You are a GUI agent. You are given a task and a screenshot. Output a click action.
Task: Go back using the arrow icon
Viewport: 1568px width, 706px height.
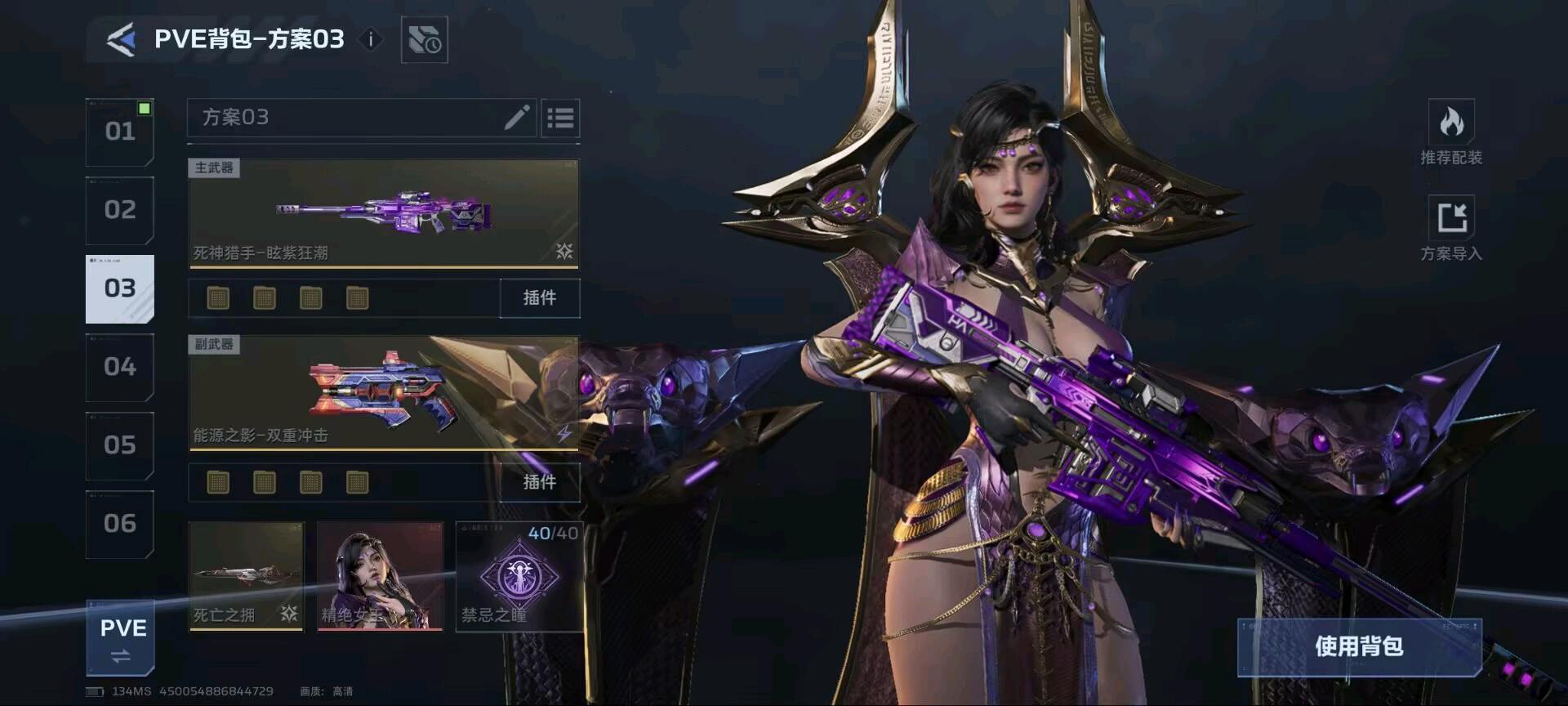pyautogui.click(x=121, y=39)
